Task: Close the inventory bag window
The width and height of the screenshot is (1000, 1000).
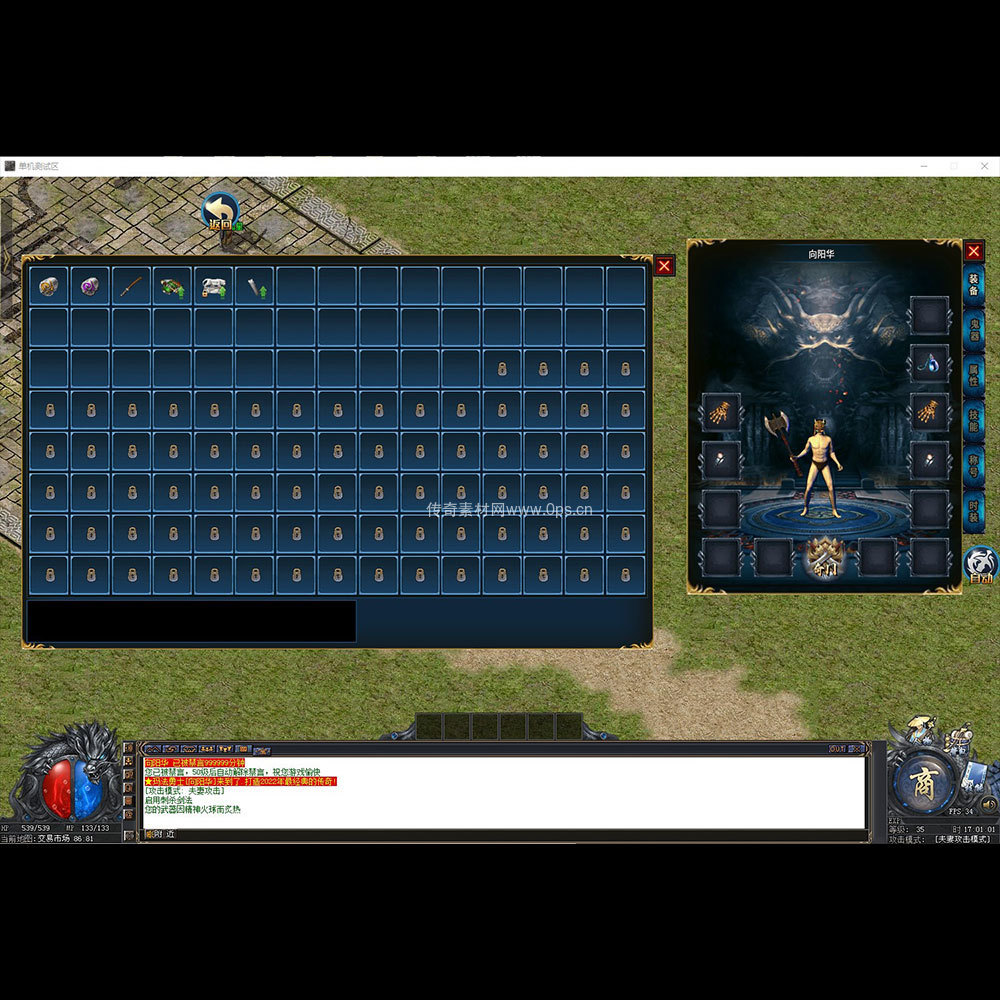Action: [664, 266]
